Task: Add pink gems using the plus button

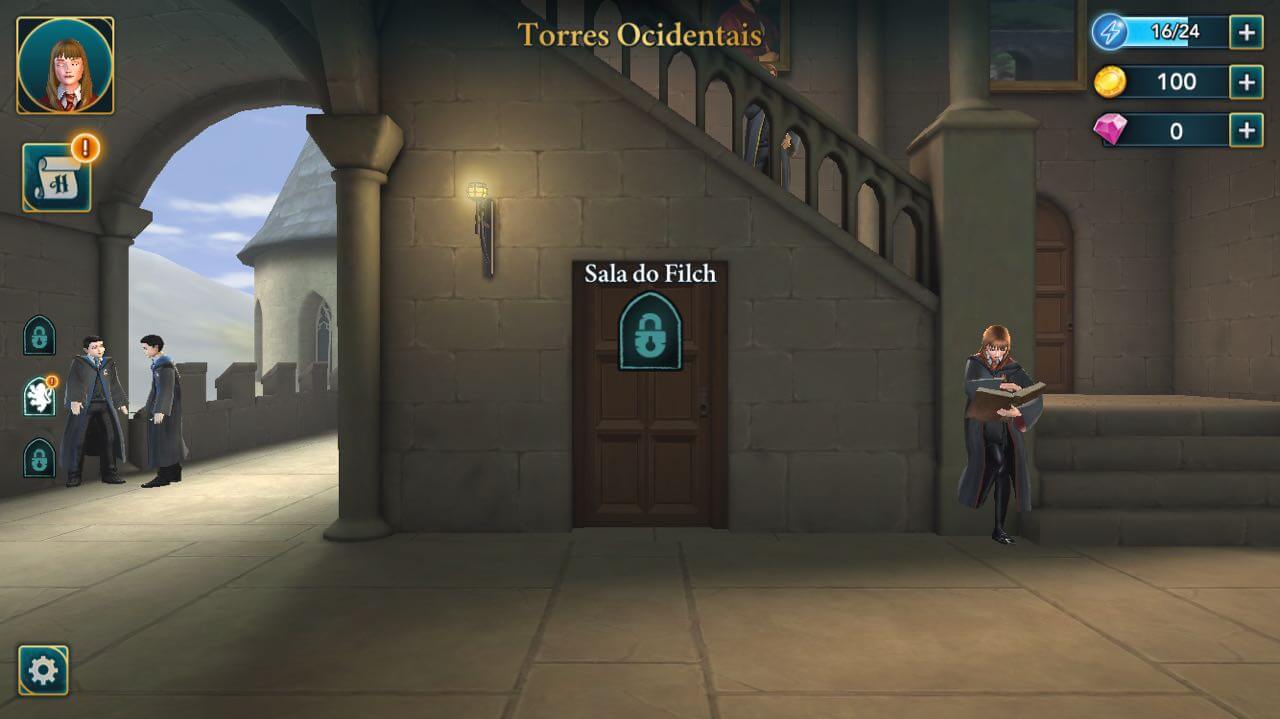Action: click(x=1246, y=130)
